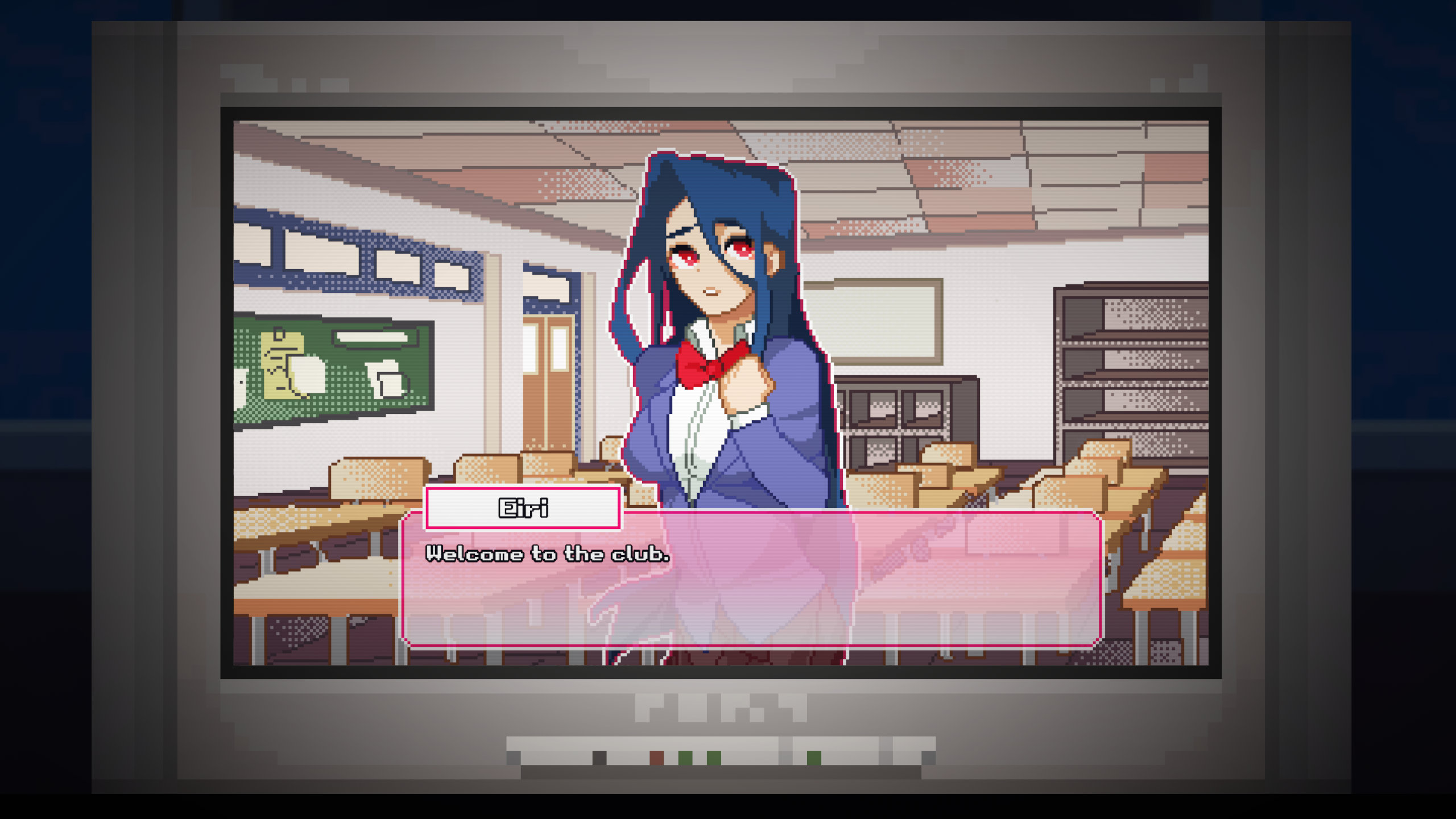The width and height of the screenshot is (1456, 819).
Task: Click the Eiri name box
Action: coord(522,508)
